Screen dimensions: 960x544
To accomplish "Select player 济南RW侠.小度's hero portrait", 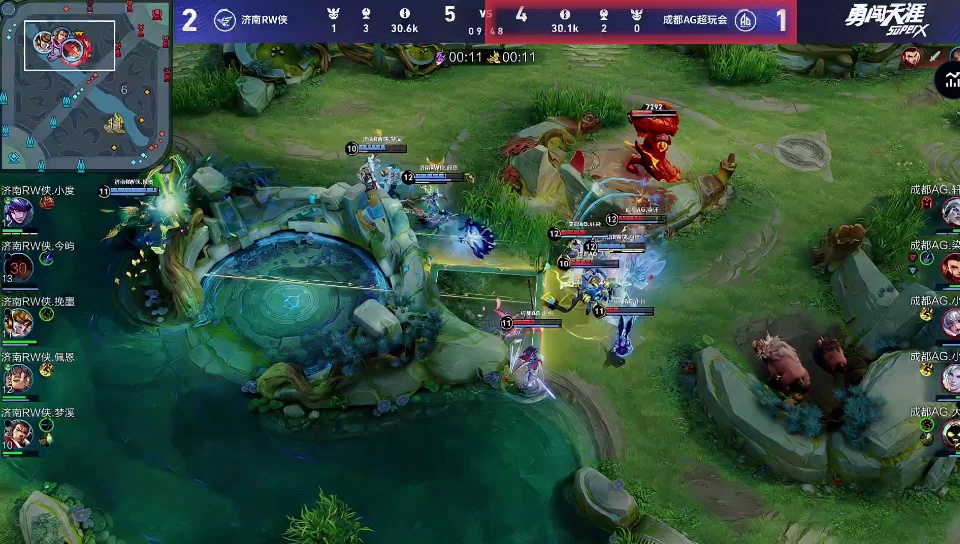I will click(17, 212).
